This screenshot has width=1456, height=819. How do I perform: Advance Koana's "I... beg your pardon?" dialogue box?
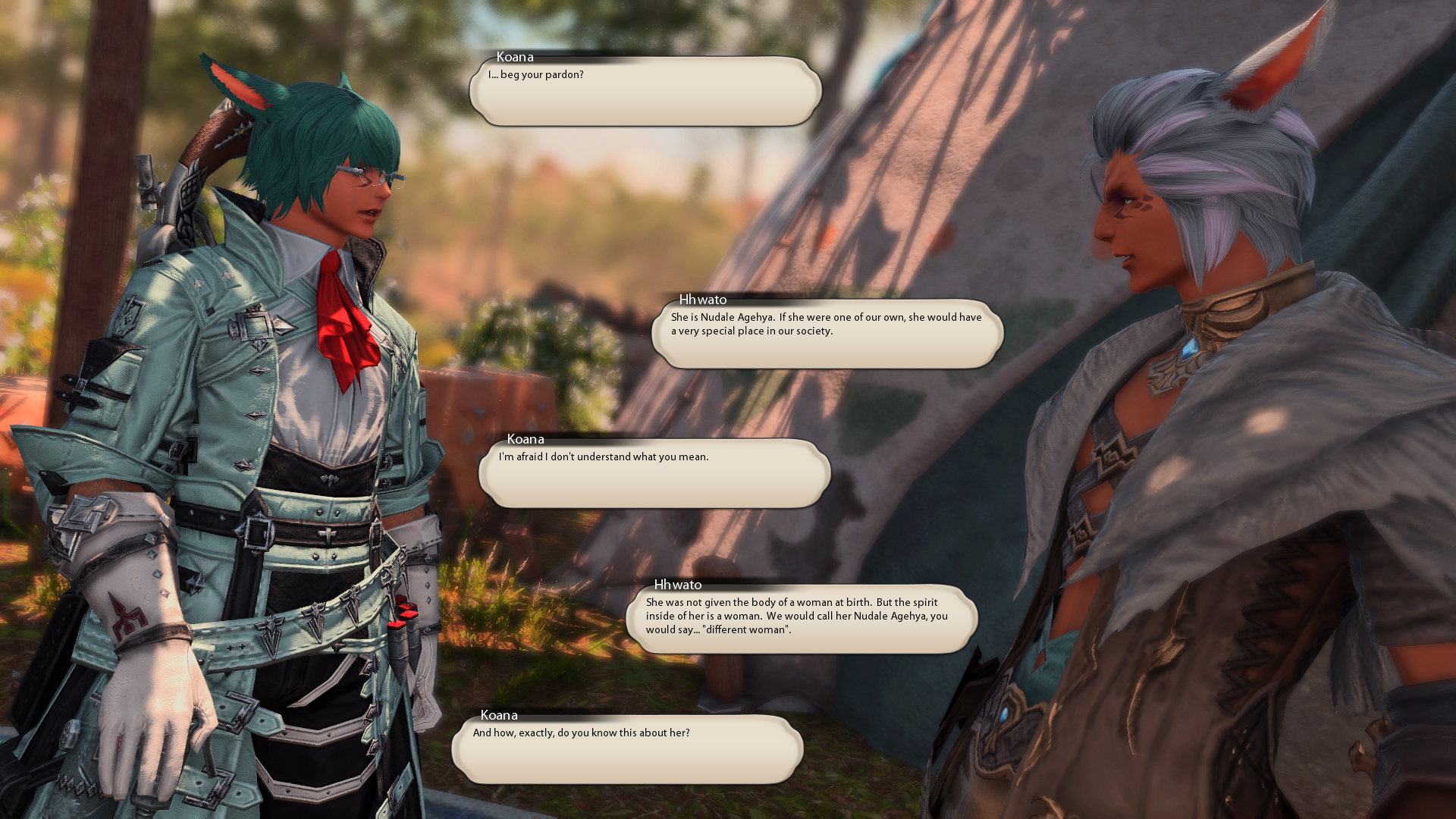pyautogui.click(x=645, y=92)
